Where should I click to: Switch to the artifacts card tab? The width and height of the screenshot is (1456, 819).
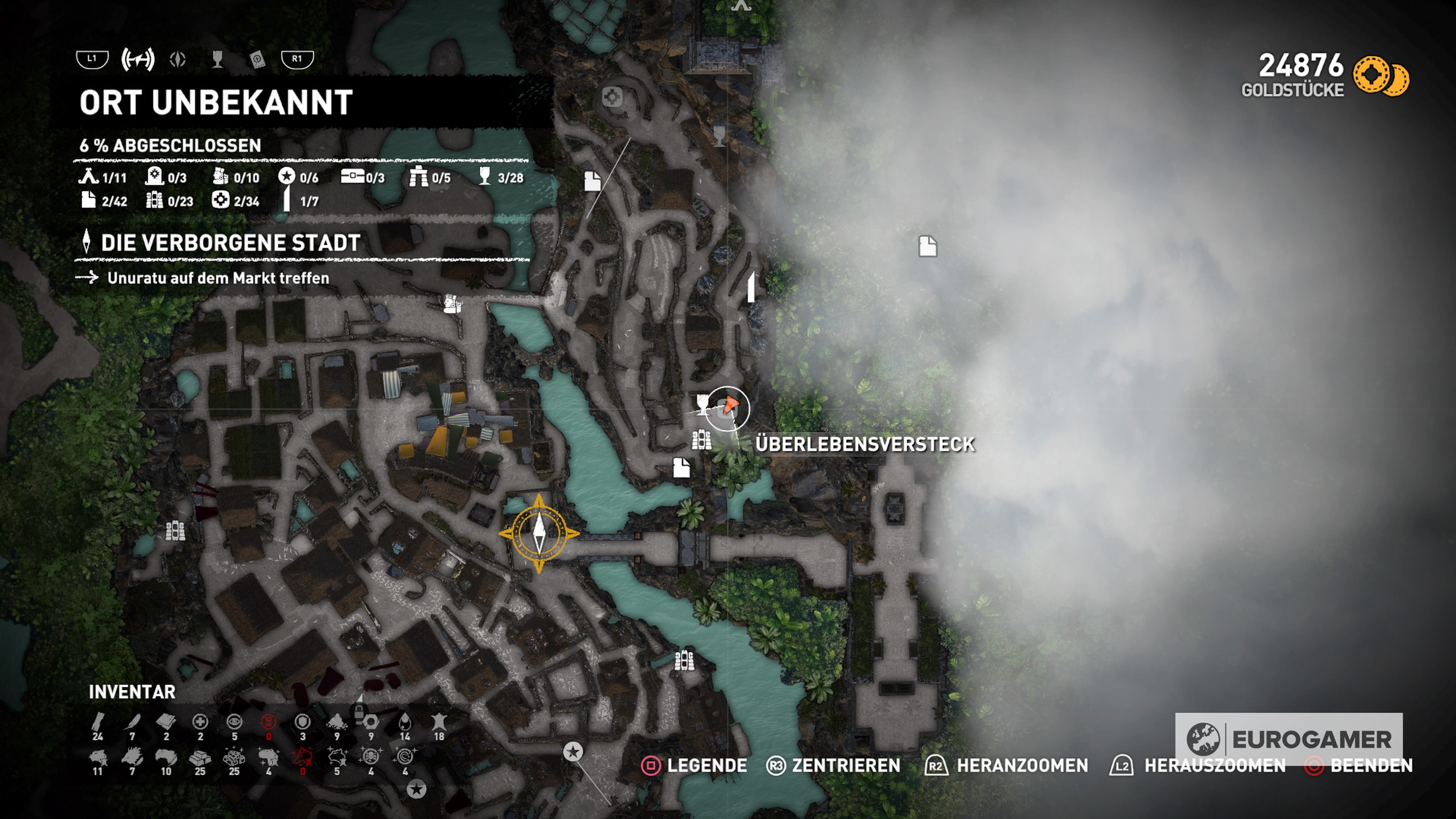point(257,60)
